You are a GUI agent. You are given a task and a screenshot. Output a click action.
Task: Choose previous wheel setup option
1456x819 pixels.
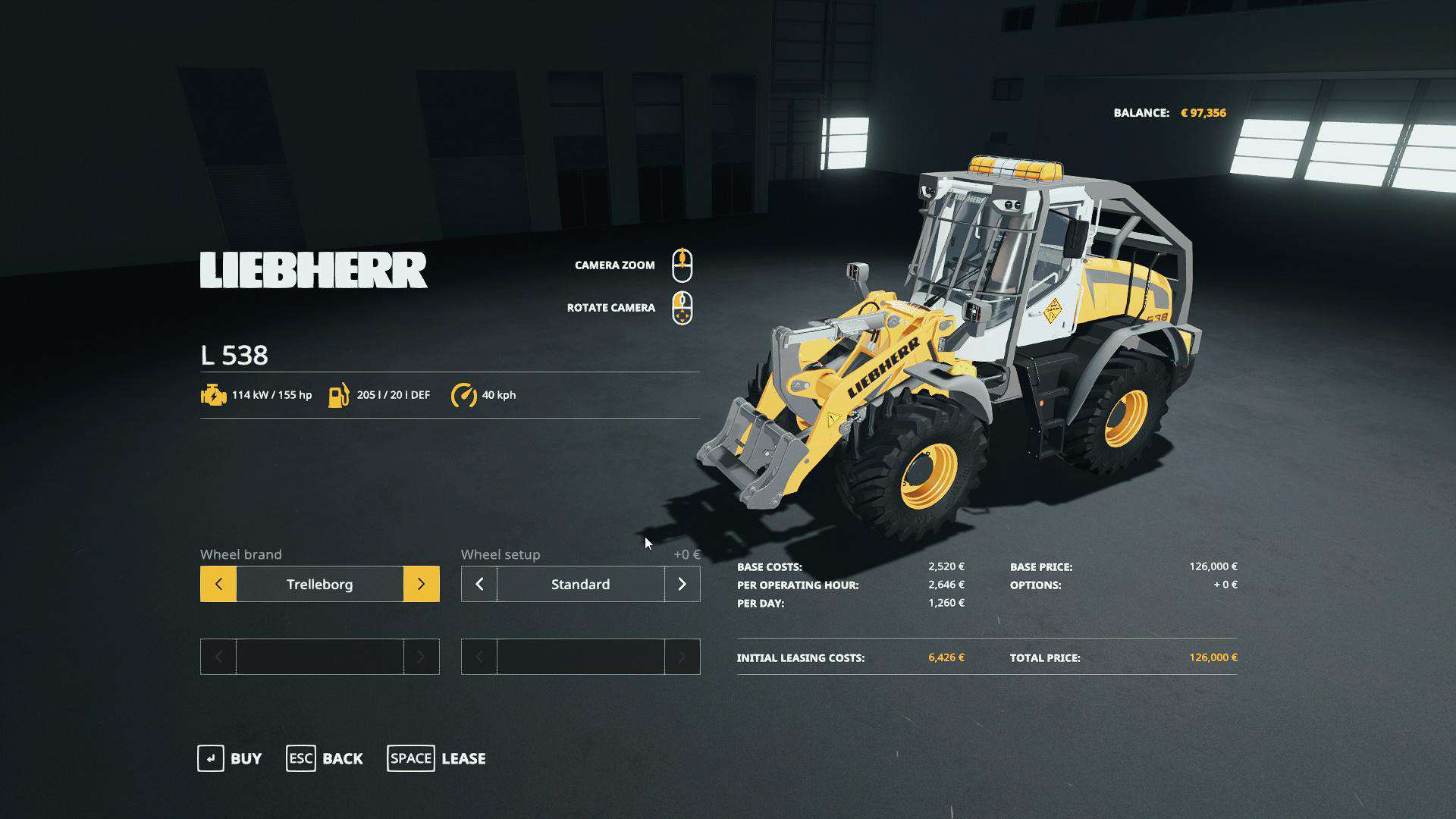[x=479, y=584]
